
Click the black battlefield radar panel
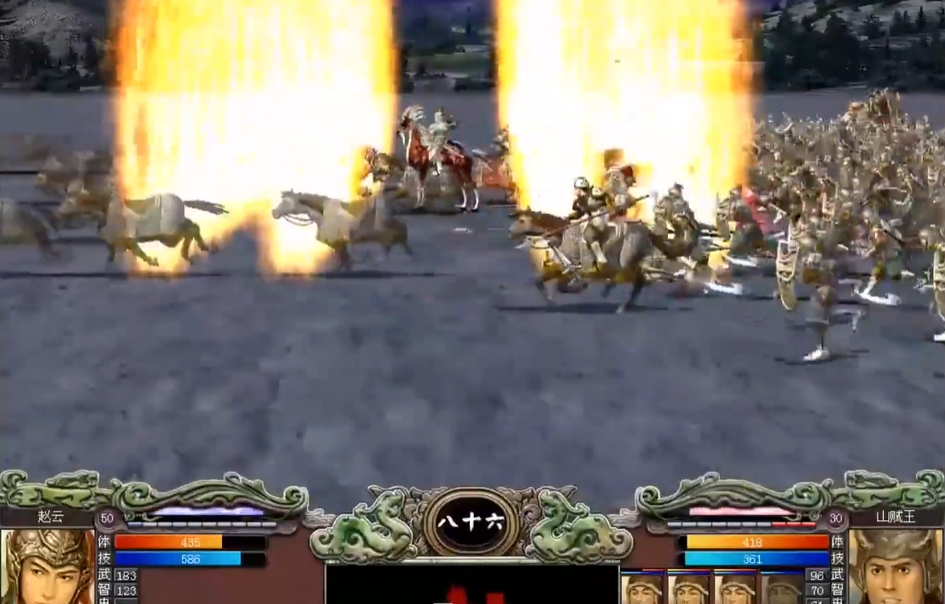(x=471, y=585)
